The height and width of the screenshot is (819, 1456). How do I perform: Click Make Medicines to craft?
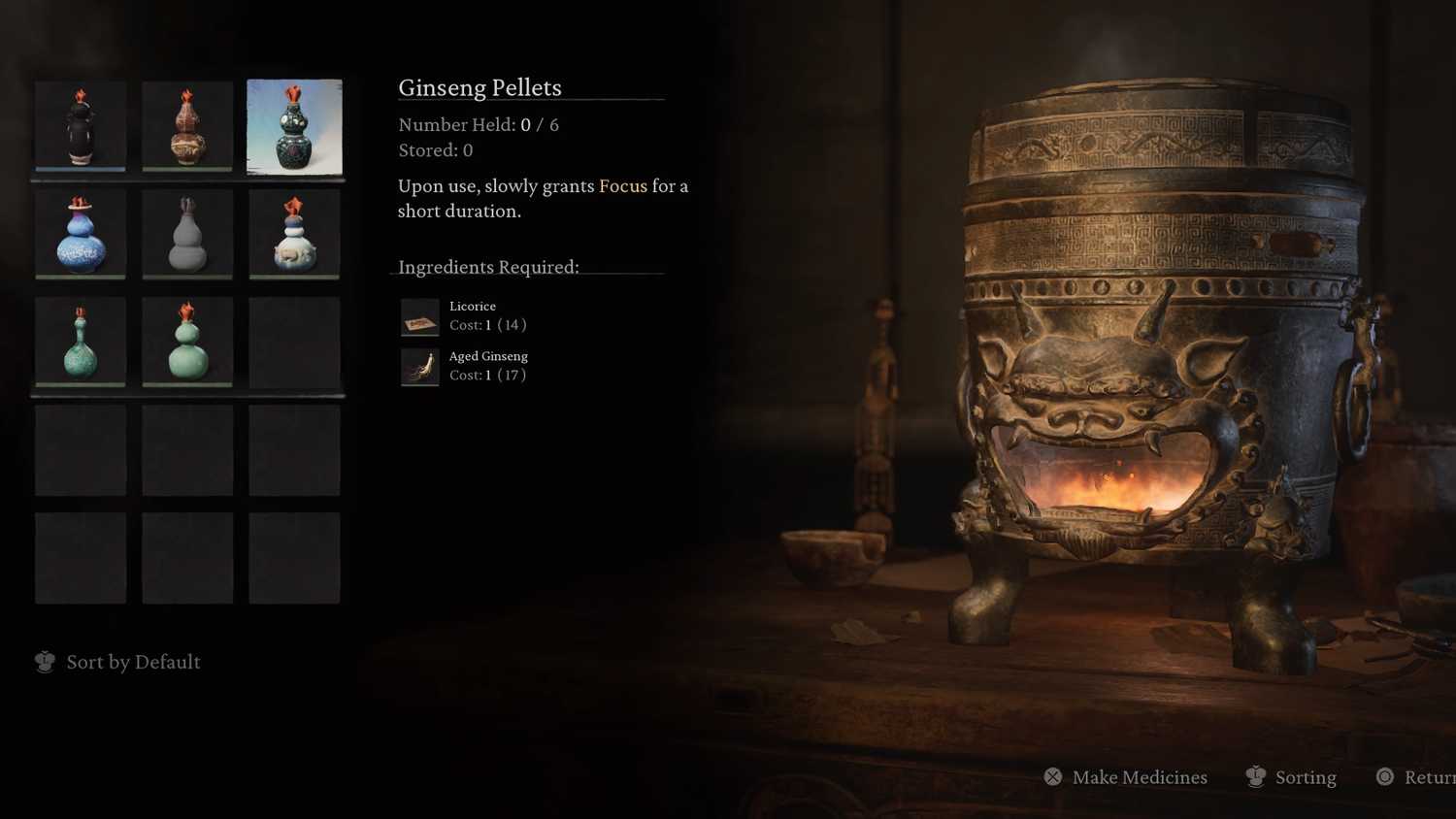coord(1126,777)
